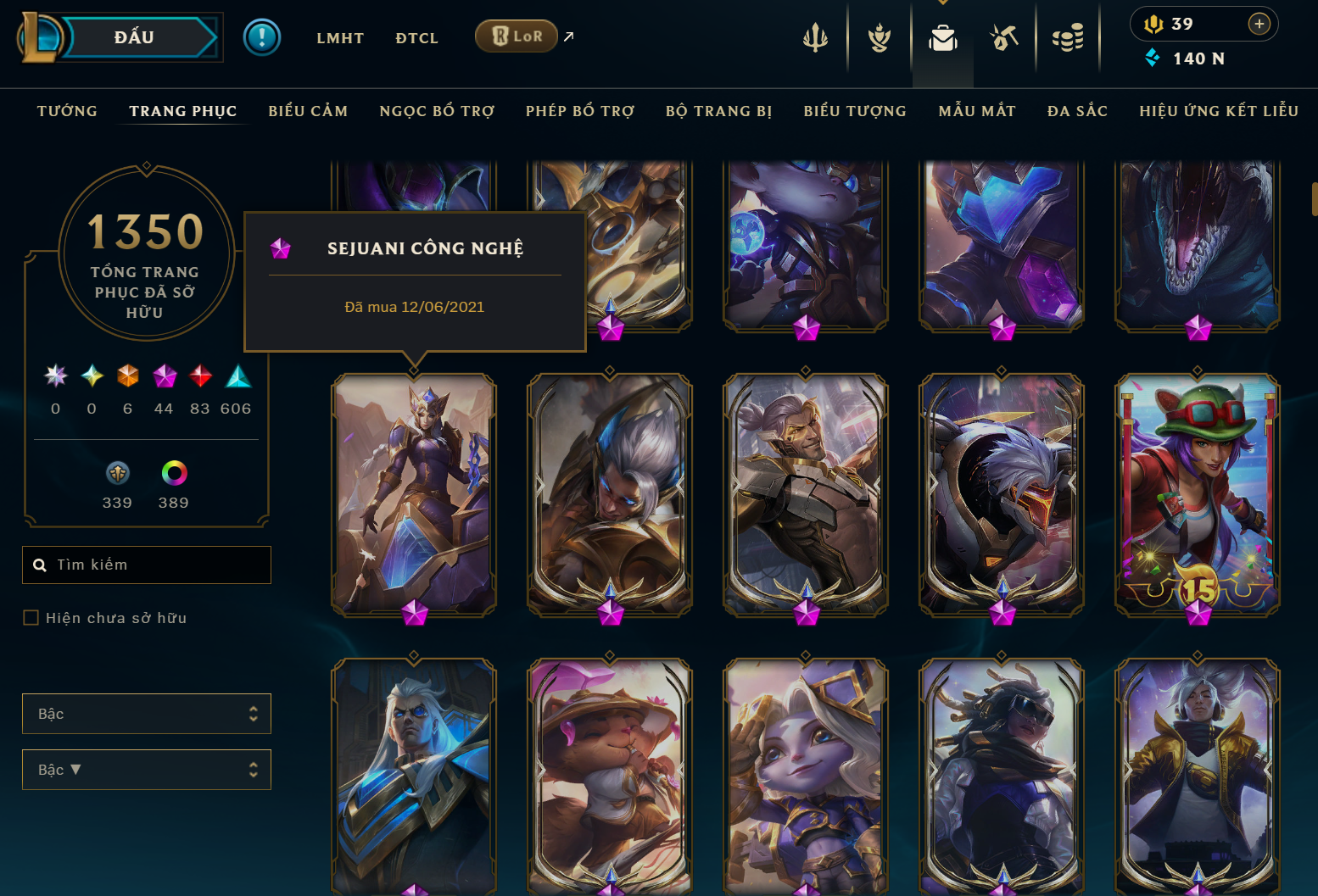Open the loot/backpack collection icon
This screenshot has width=1318, height=896.
[942, 37]
